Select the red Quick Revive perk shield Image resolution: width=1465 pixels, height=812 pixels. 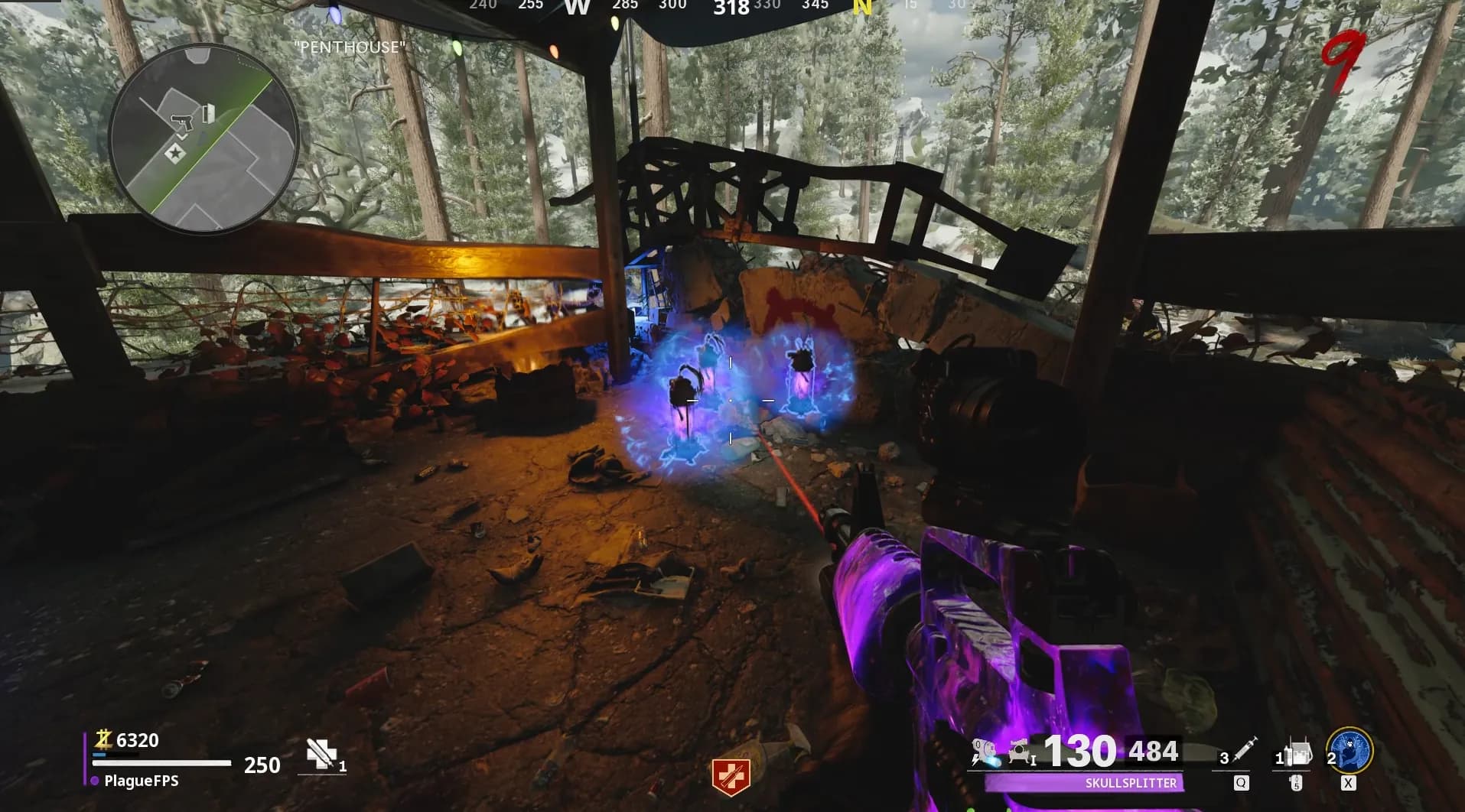tap(731, 777)
